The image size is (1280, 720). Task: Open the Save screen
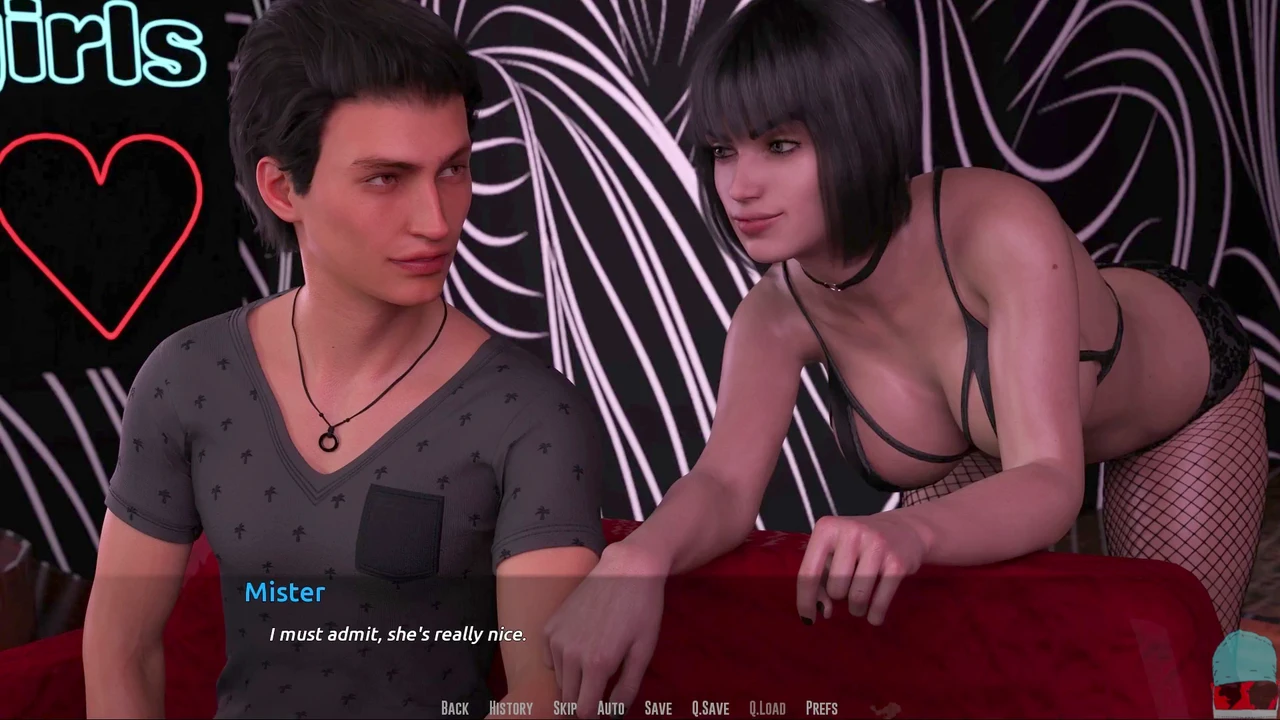658,708
